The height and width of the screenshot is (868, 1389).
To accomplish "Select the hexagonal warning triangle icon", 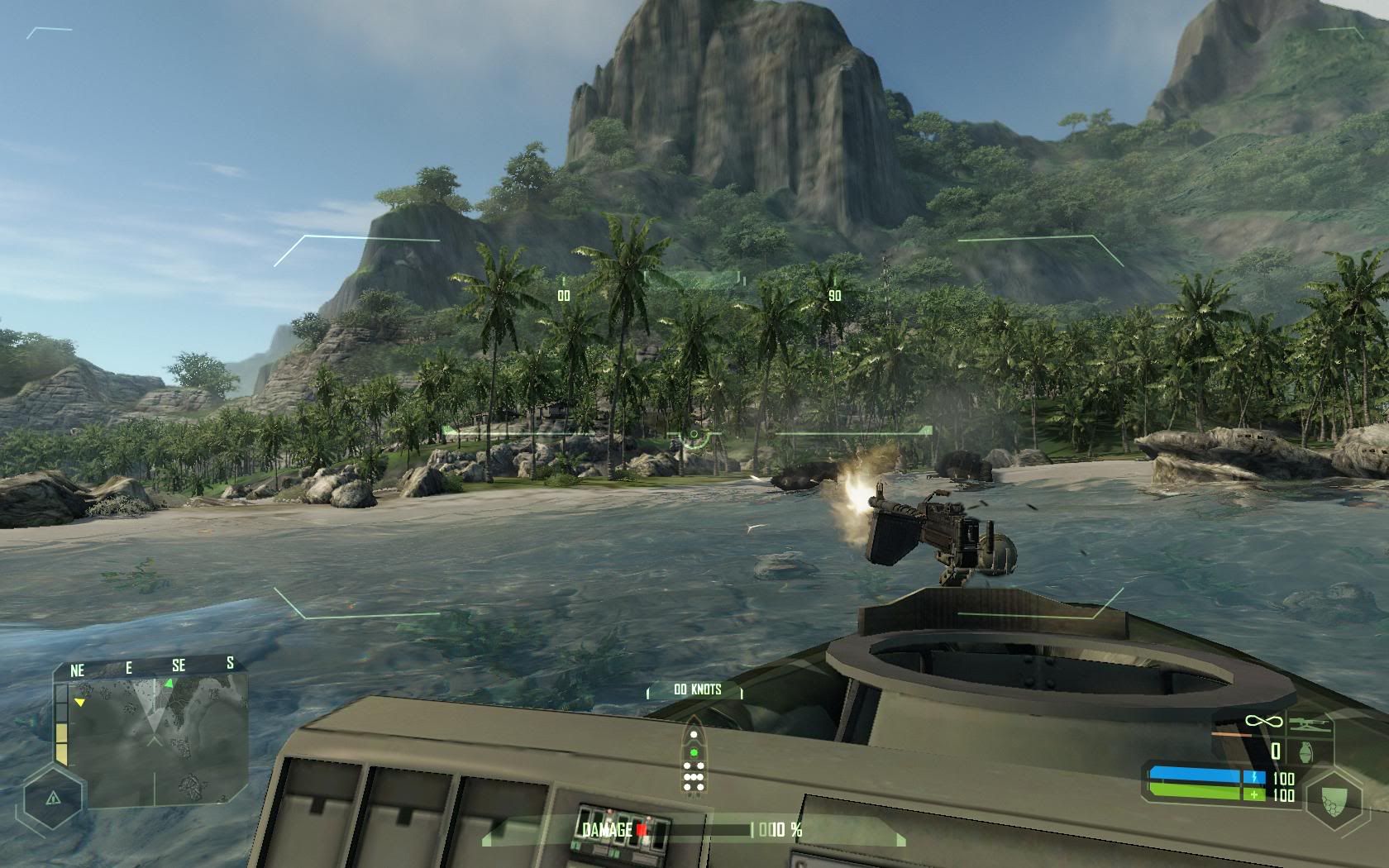I will pyautogui.click(x=53, y=799).
